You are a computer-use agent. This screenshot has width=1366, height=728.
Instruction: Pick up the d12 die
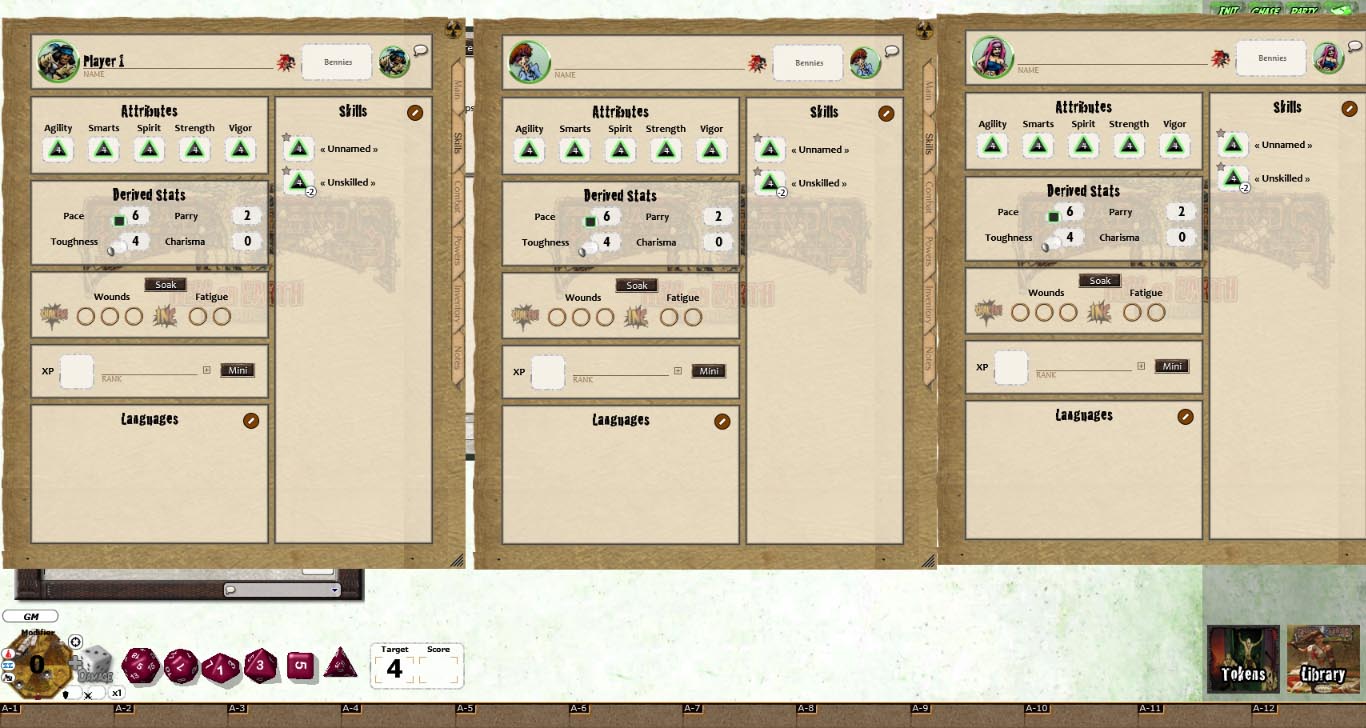pyautogui.click(x=181, y=666)
